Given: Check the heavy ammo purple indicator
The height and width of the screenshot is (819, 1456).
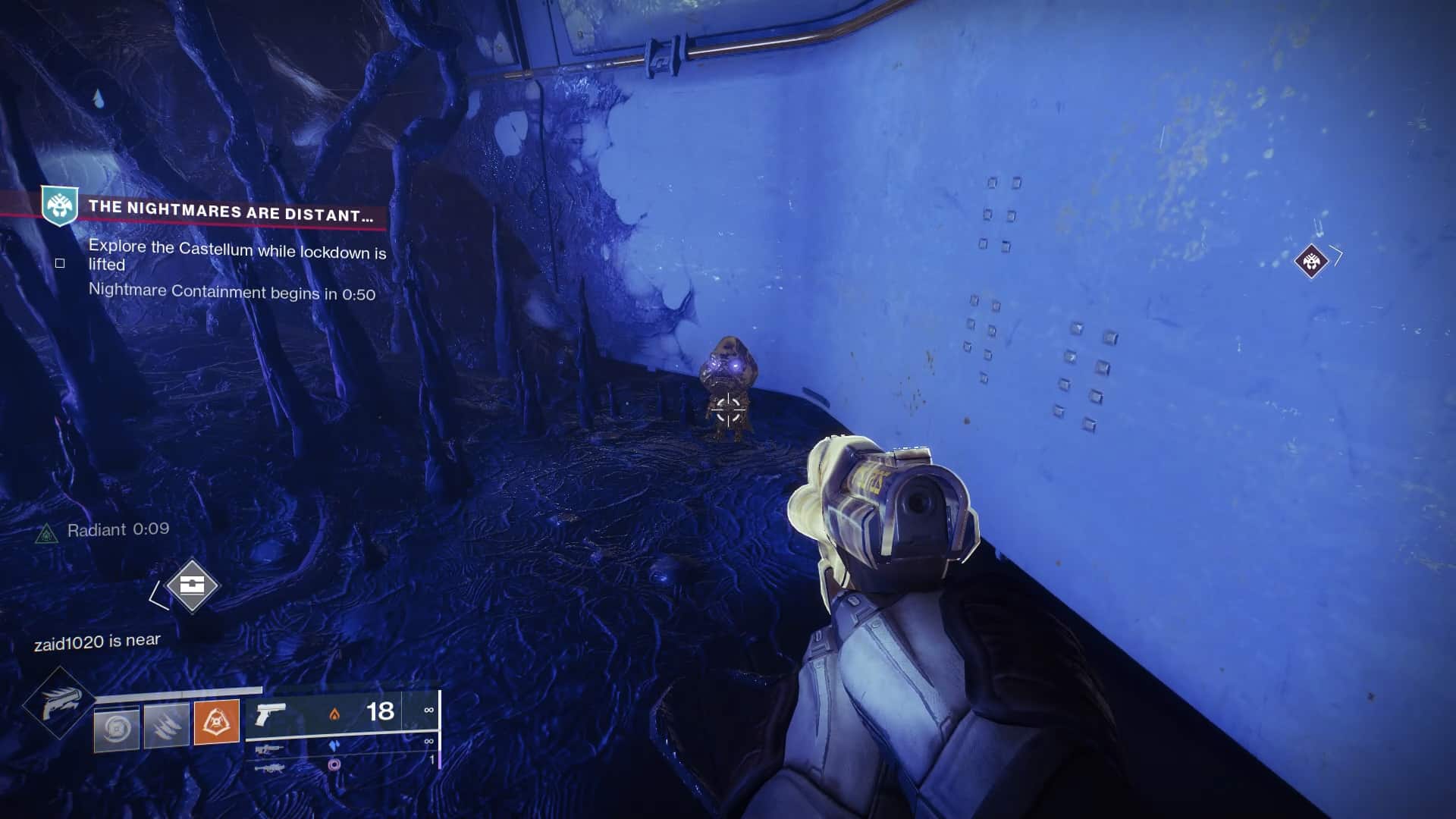Looking at the screenshot, I should click(334, 764).
